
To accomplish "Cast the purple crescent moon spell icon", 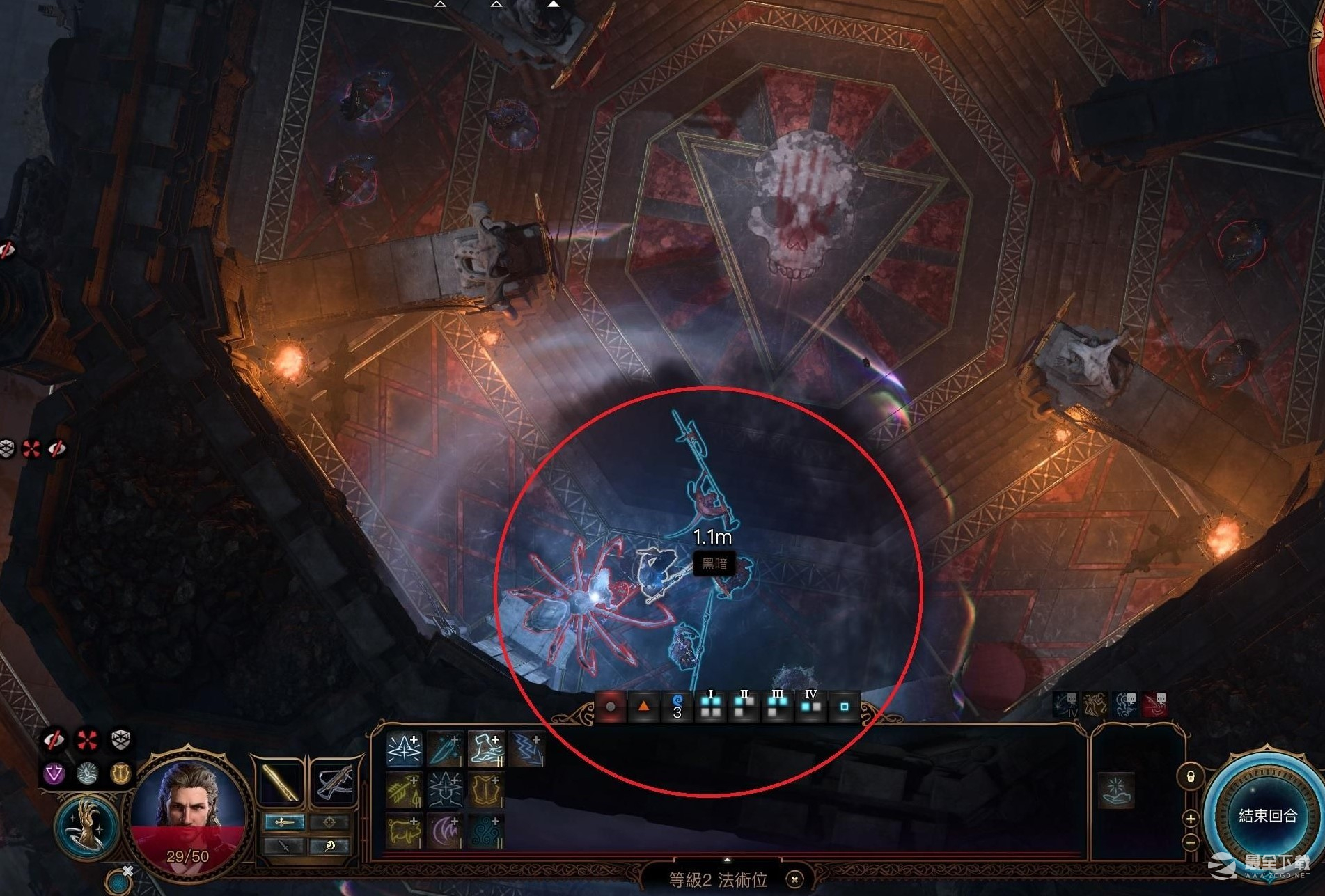I will pyautogui.click(x=444, y=831).
